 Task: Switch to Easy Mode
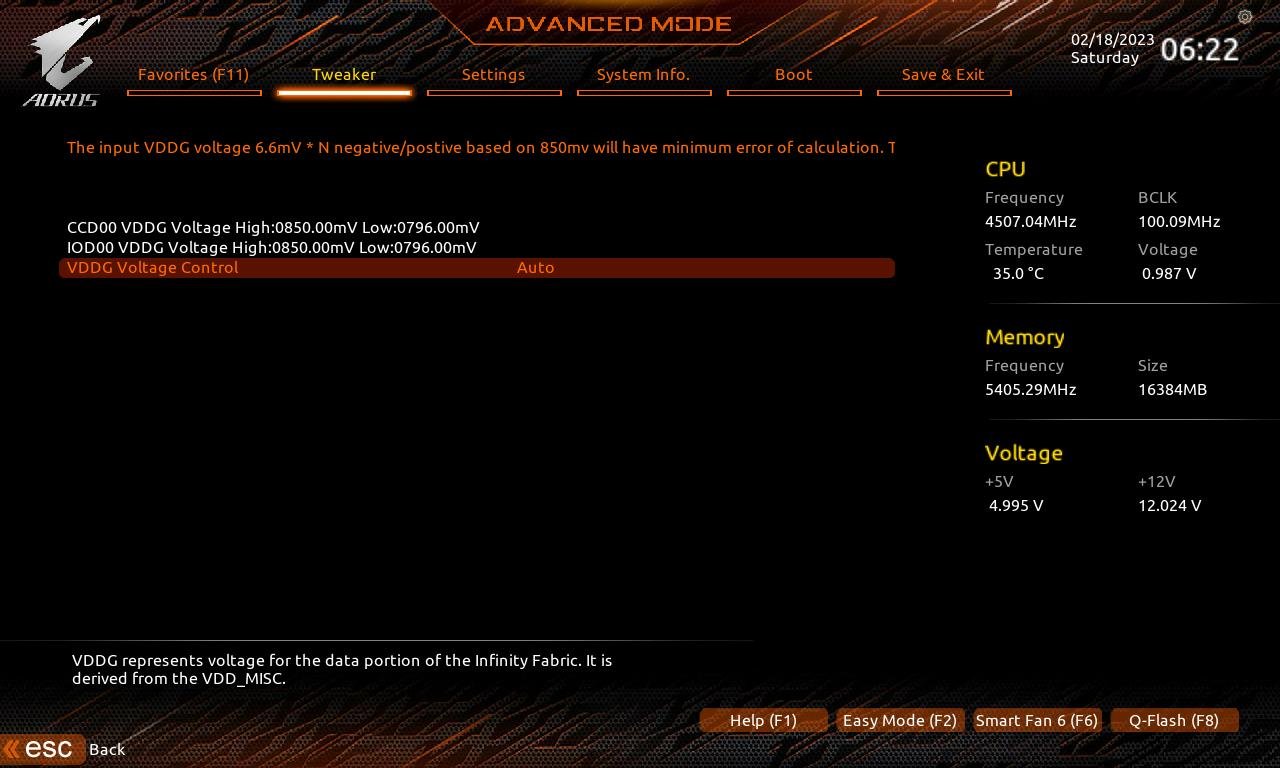898,720
